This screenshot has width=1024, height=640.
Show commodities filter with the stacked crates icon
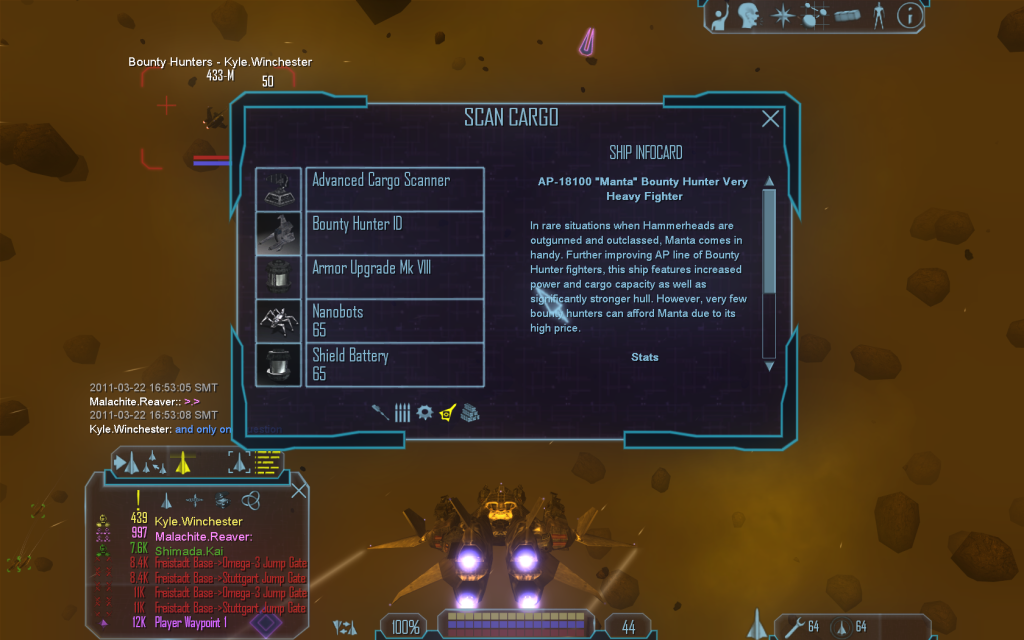[x=470, y=412]
